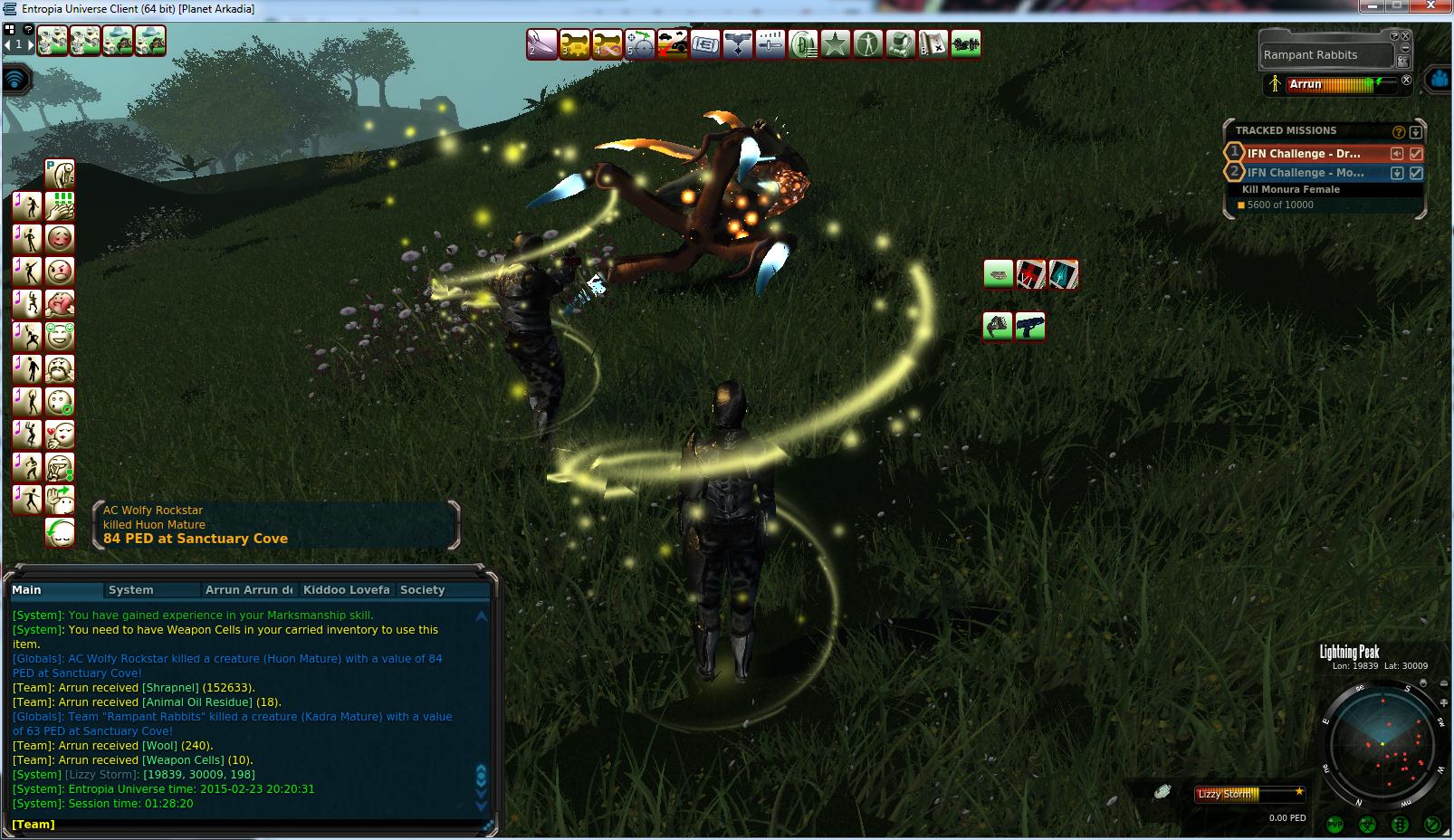This screenshot has height=840, width=1454.
Task: Use the angry face emote icon
Action: click(x=60, y=271)
